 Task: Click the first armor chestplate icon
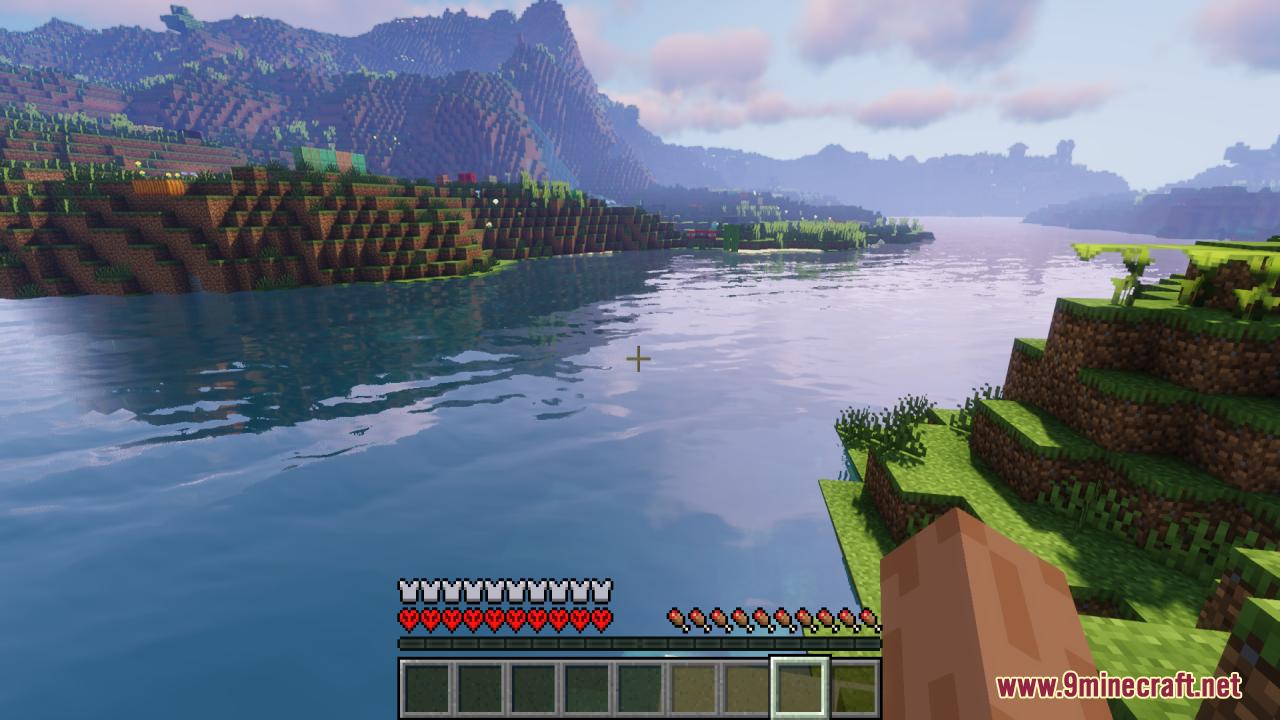tap(405, 588)
